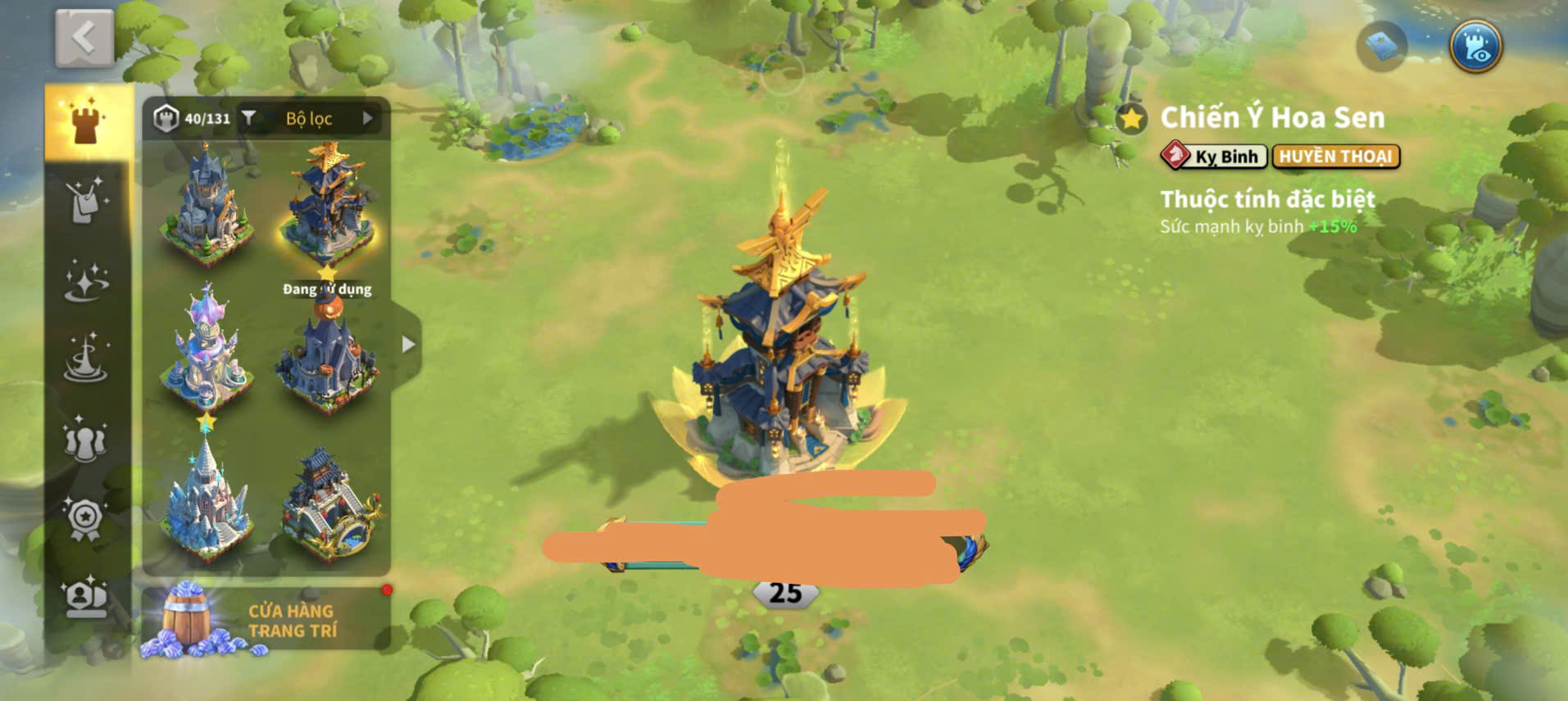This screenshot has height=701, width=1568.
Task: Open the swirl aura decoration tab
Action: (86, 359)
